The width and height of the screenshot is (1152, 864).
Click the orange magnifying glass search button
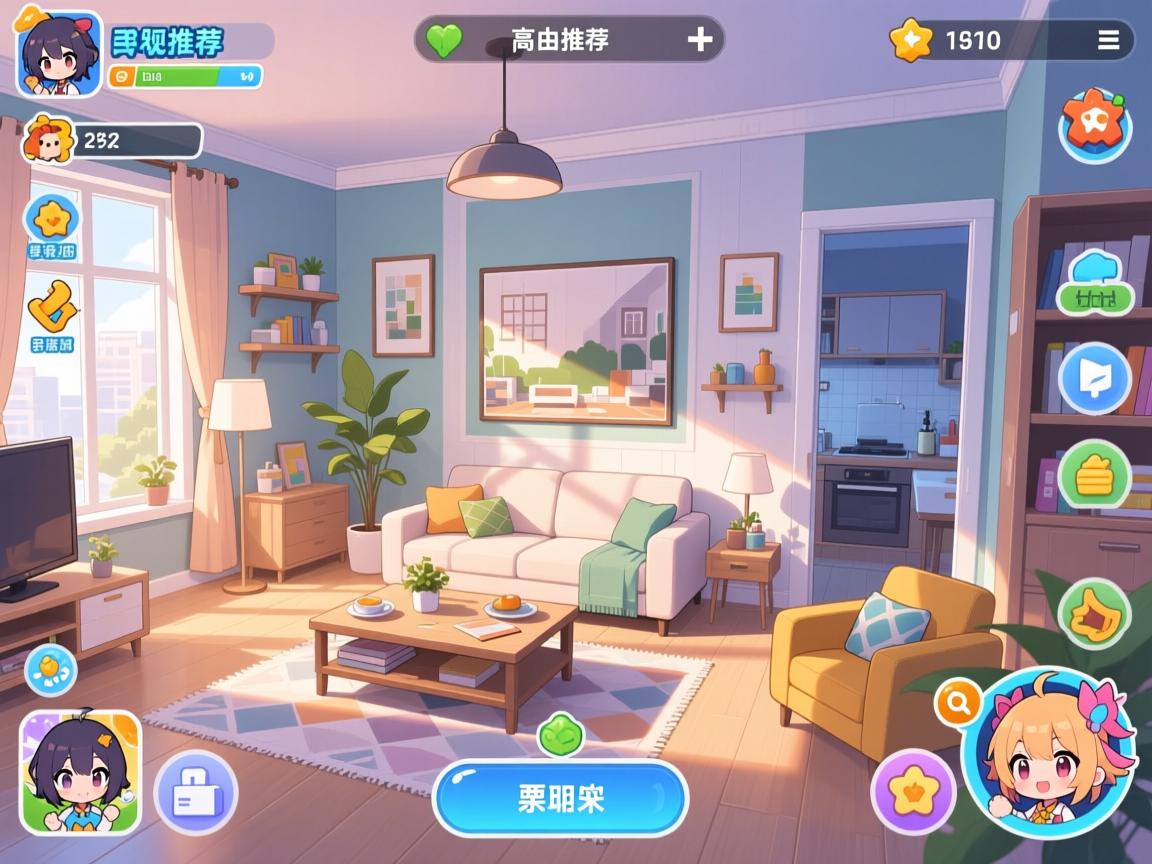click(x=957, y=704)
